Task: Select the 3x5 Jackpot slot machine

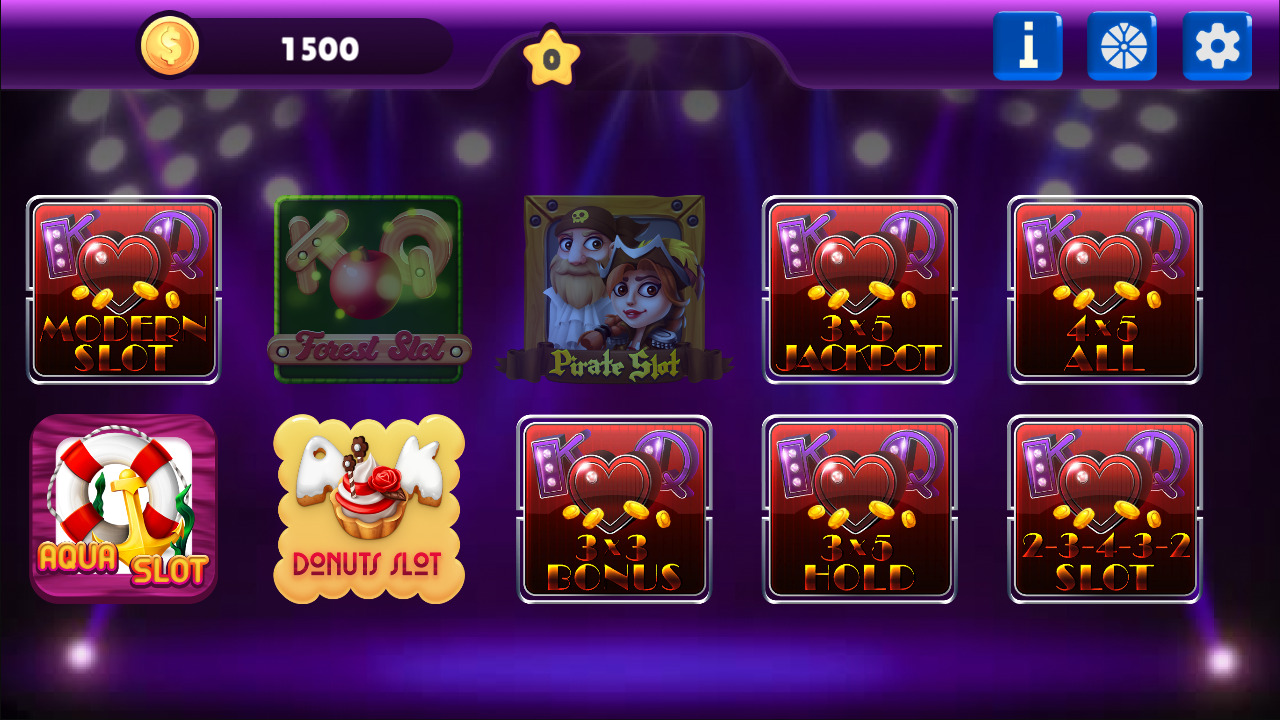Action: pos(859,290)
